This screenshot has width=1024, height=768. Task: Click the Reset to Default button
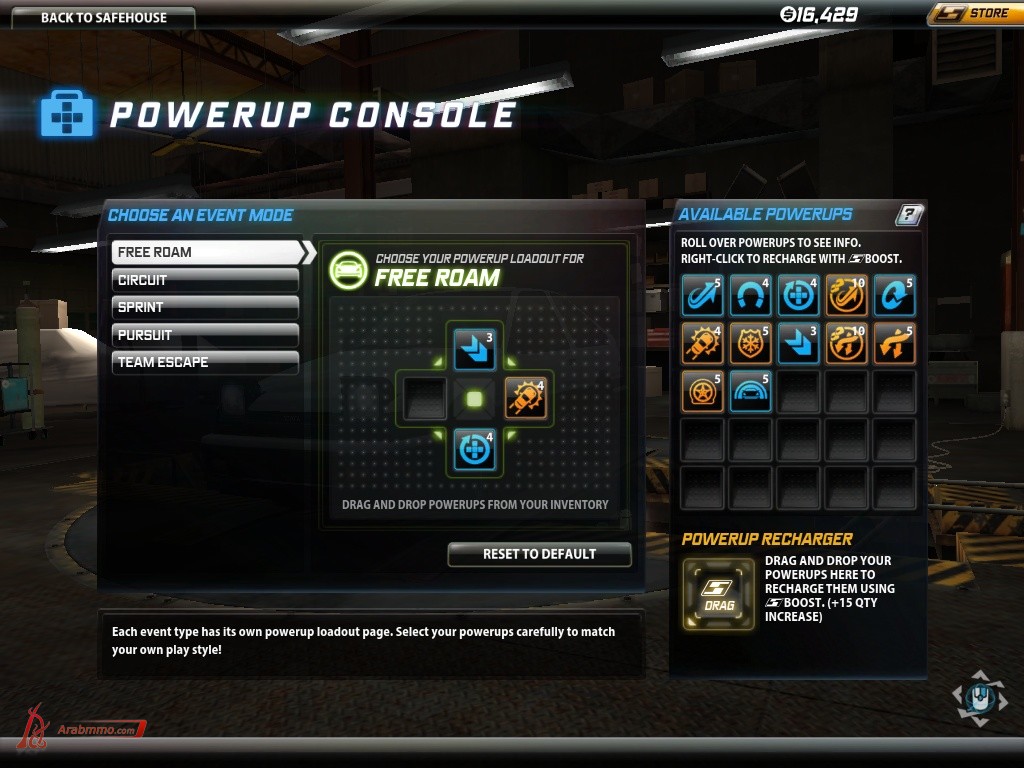pos(539,554)
